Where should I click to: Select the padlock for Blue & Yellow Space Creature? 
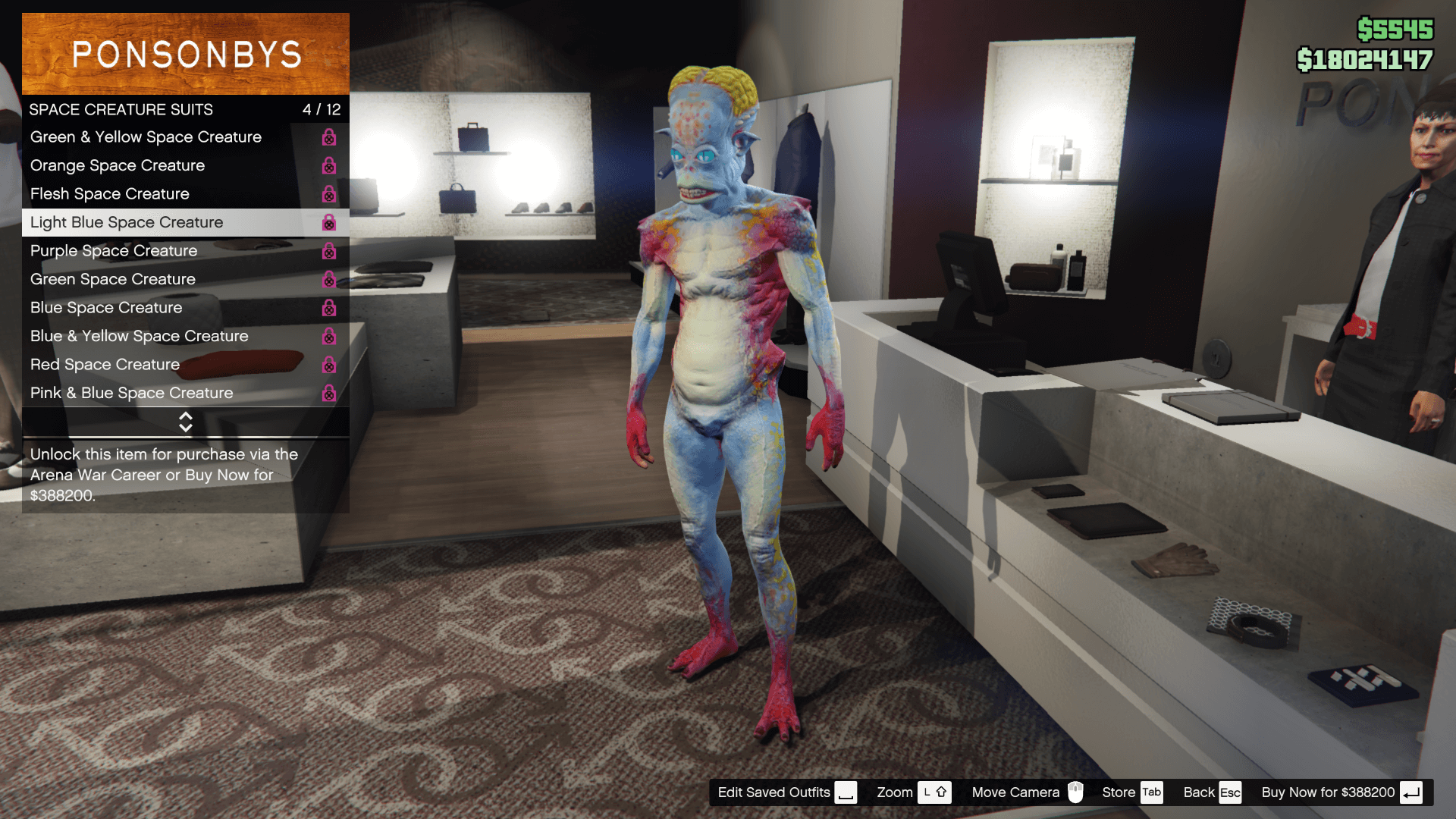[328, 337]
